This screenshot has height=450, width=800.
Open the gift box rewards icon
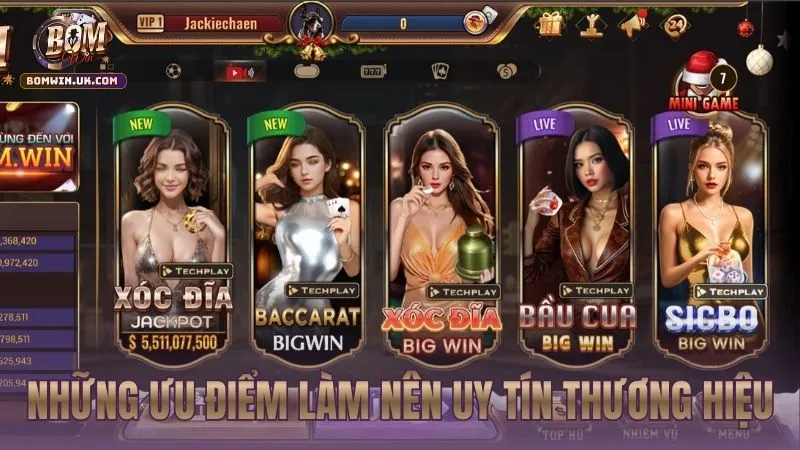click(550, 23)
